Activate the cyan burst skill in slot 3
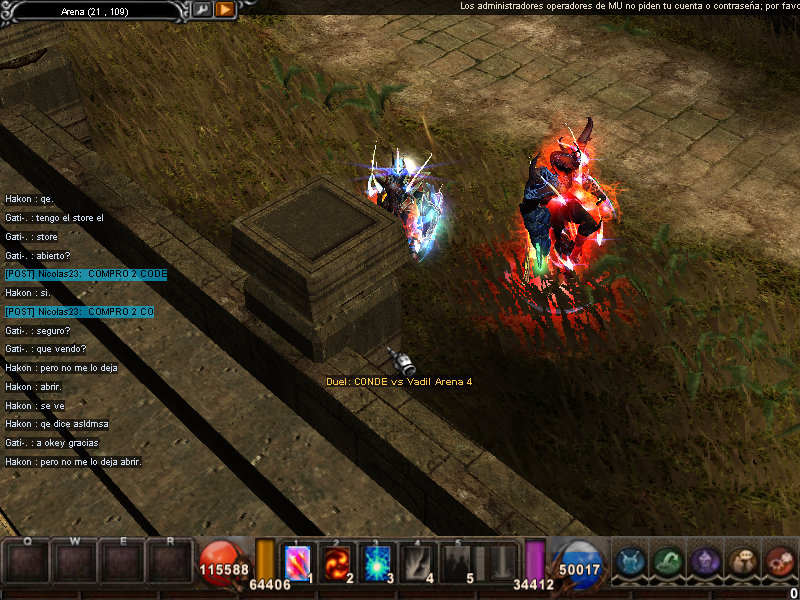The image size is (800, 600). point(376,562)
